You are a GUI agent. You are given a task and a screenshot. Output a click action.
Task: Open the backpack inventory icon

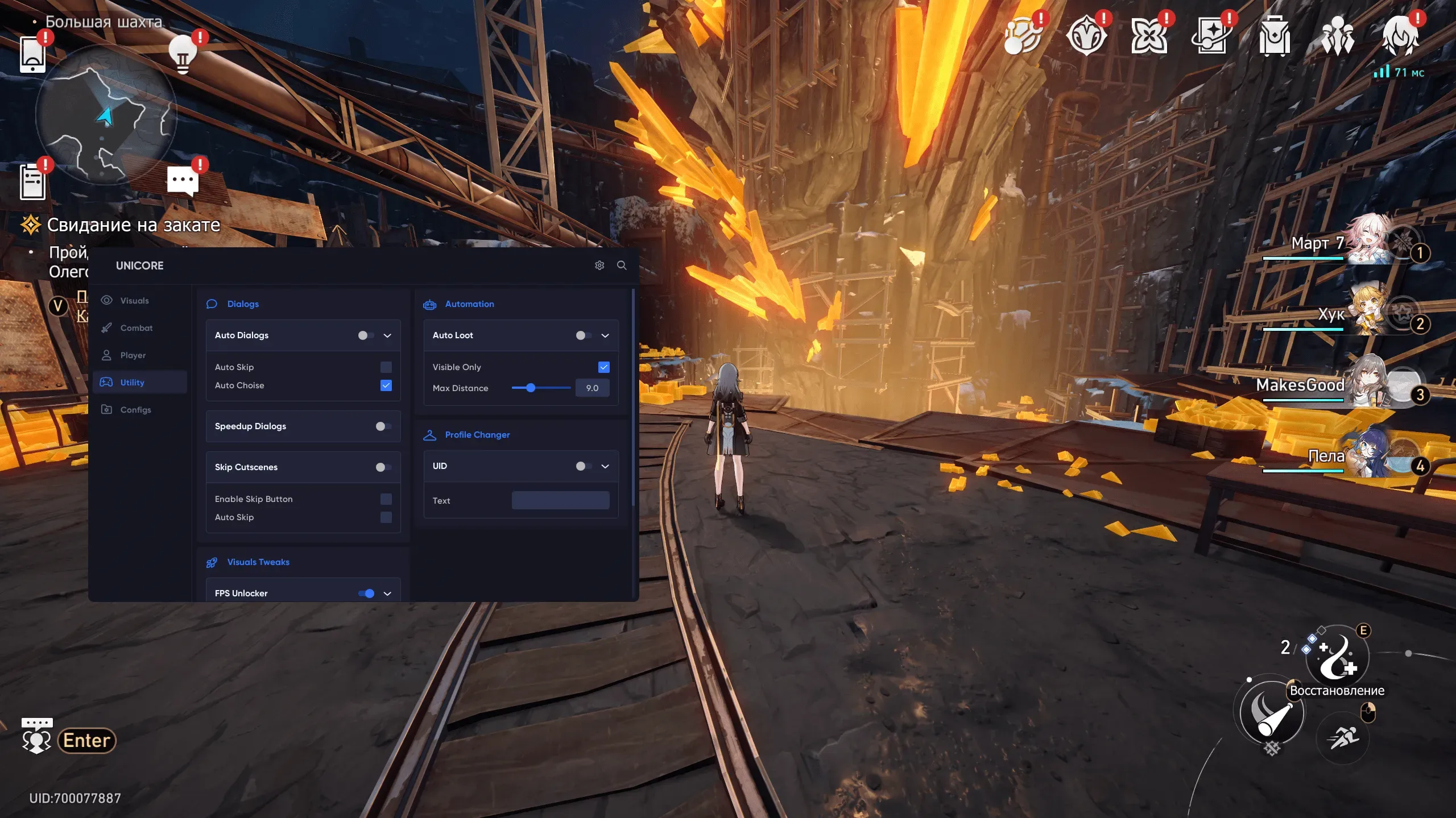[1274, 36]
